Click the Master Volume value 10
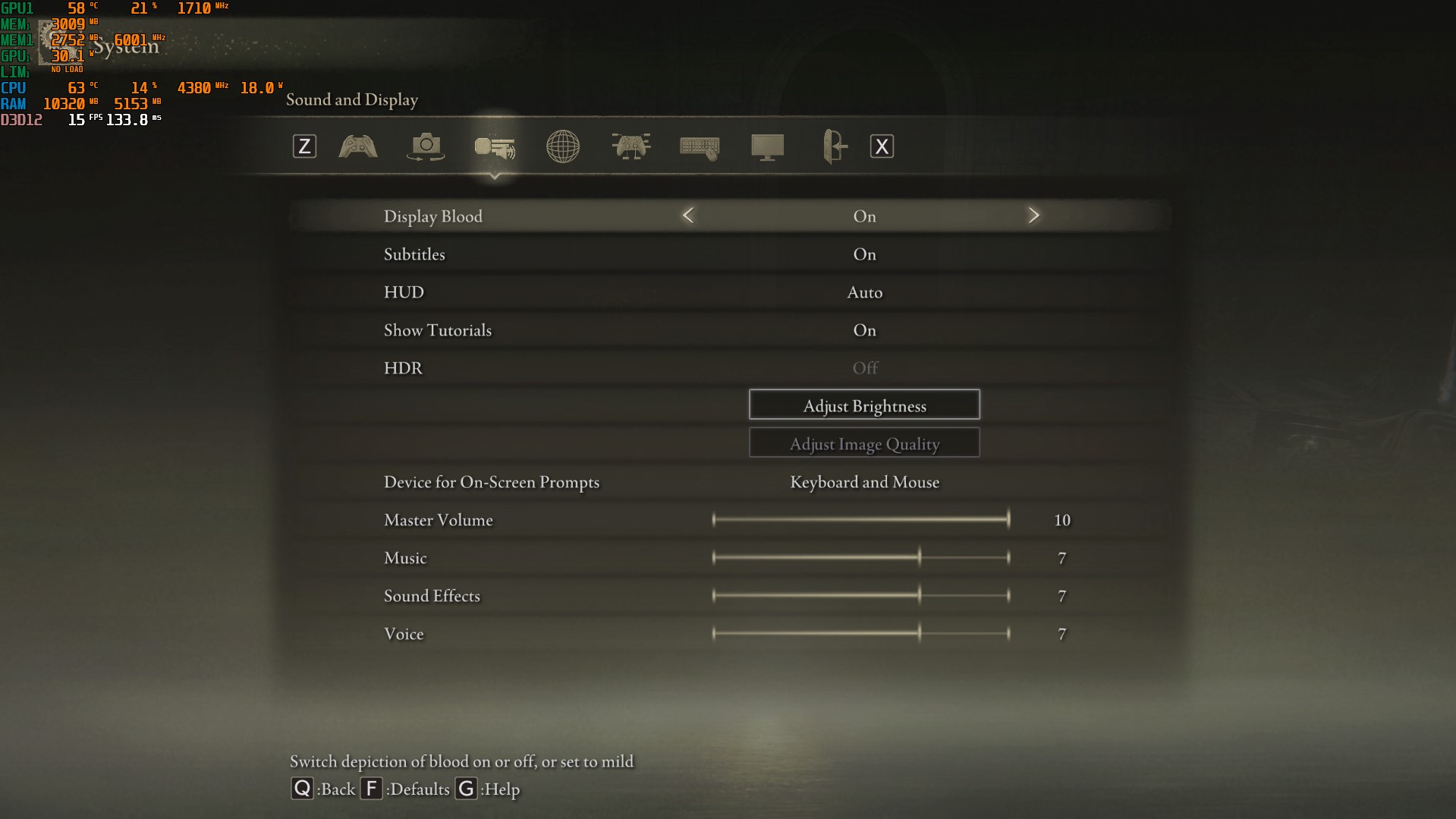1456x819 pixels. (x=1061, y=520)
